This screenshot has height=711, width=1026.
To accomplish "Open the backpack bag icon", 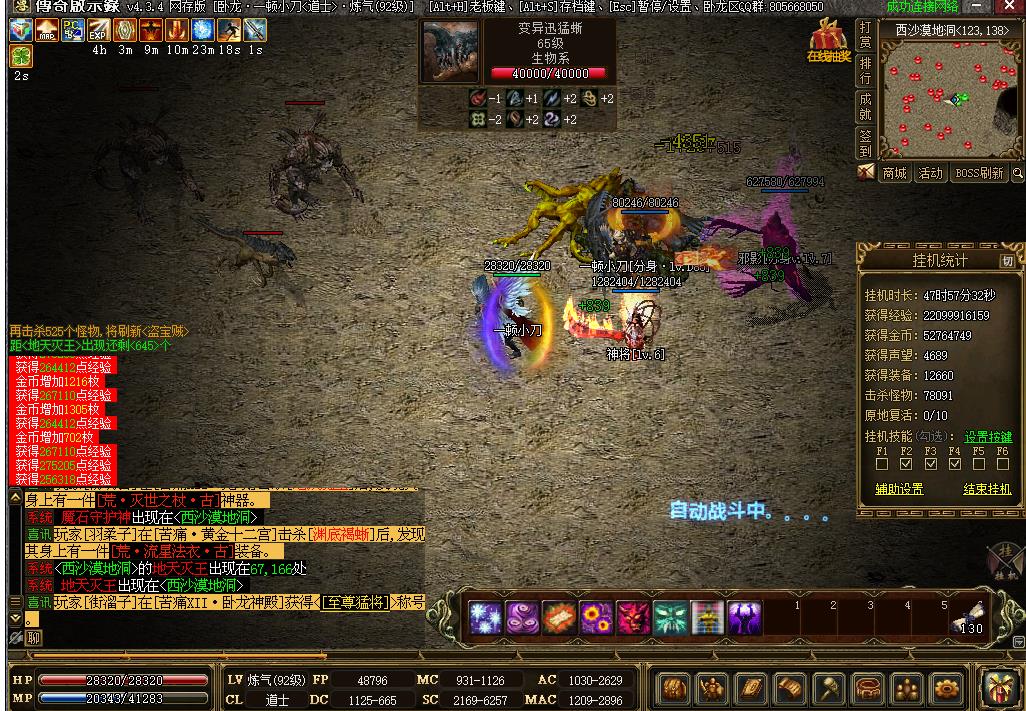I will coord(673,689).
